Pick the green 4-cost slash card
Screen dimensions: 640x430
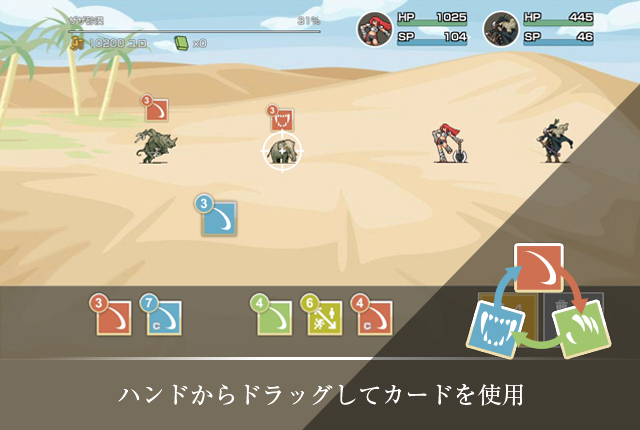tap(273, 316)
